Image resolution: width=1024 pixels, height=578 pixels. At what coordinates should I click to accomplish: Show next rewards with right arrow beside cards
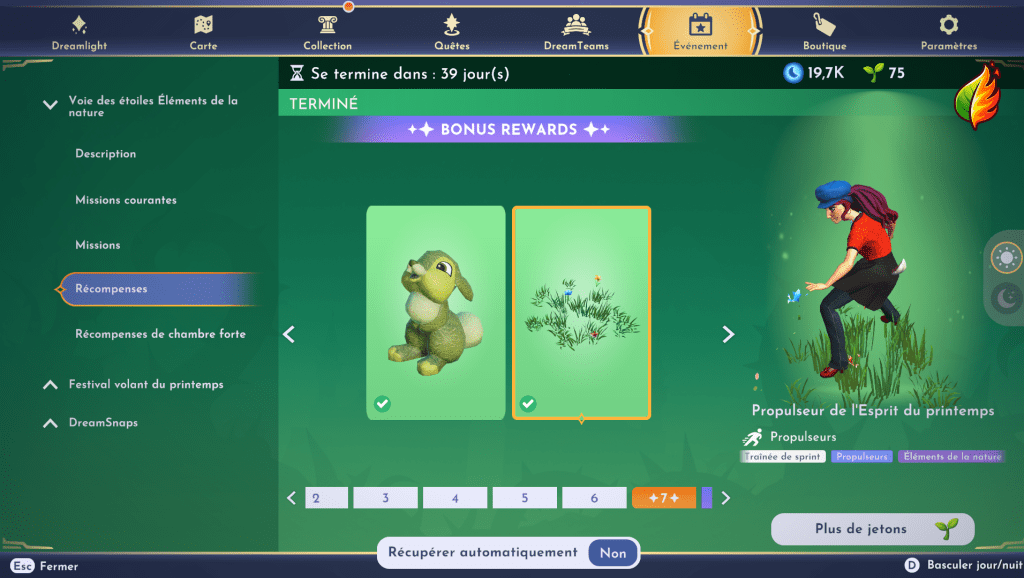728,335
